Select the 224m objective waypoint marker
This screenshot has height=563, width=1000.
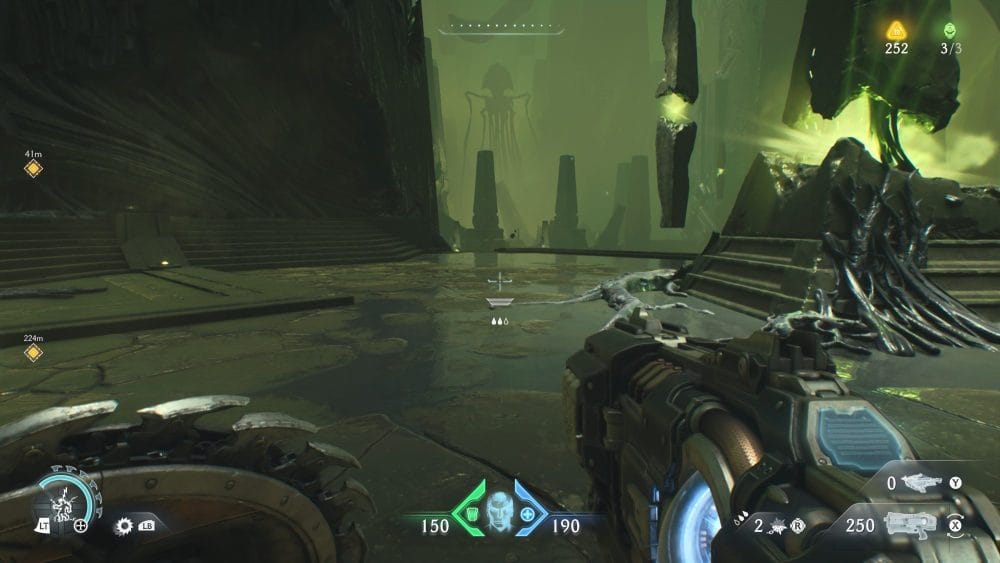pyautogui.click(x=33, y=353)
